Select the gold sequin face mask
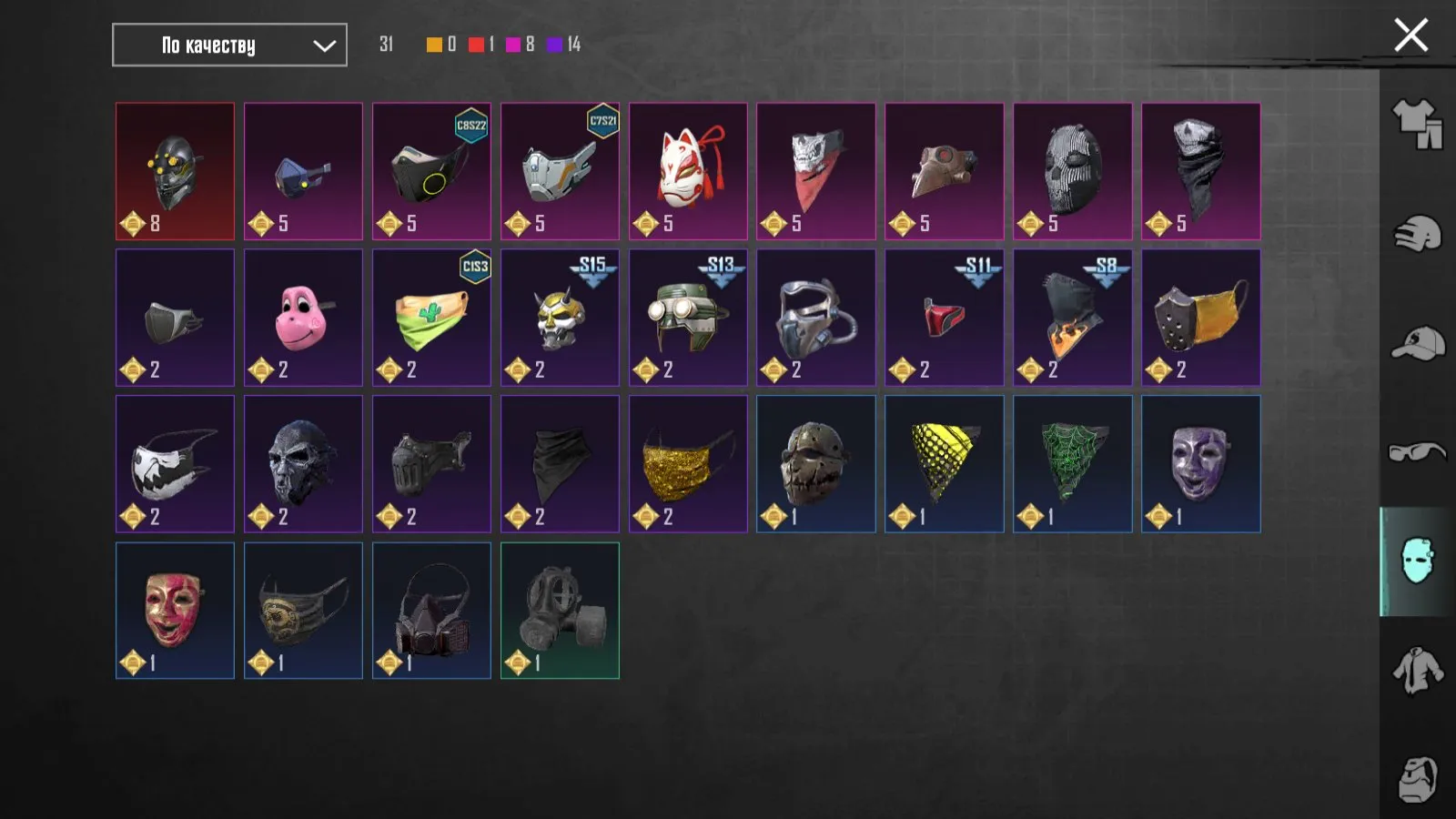Screen dimensions: 1456x819 688,463
